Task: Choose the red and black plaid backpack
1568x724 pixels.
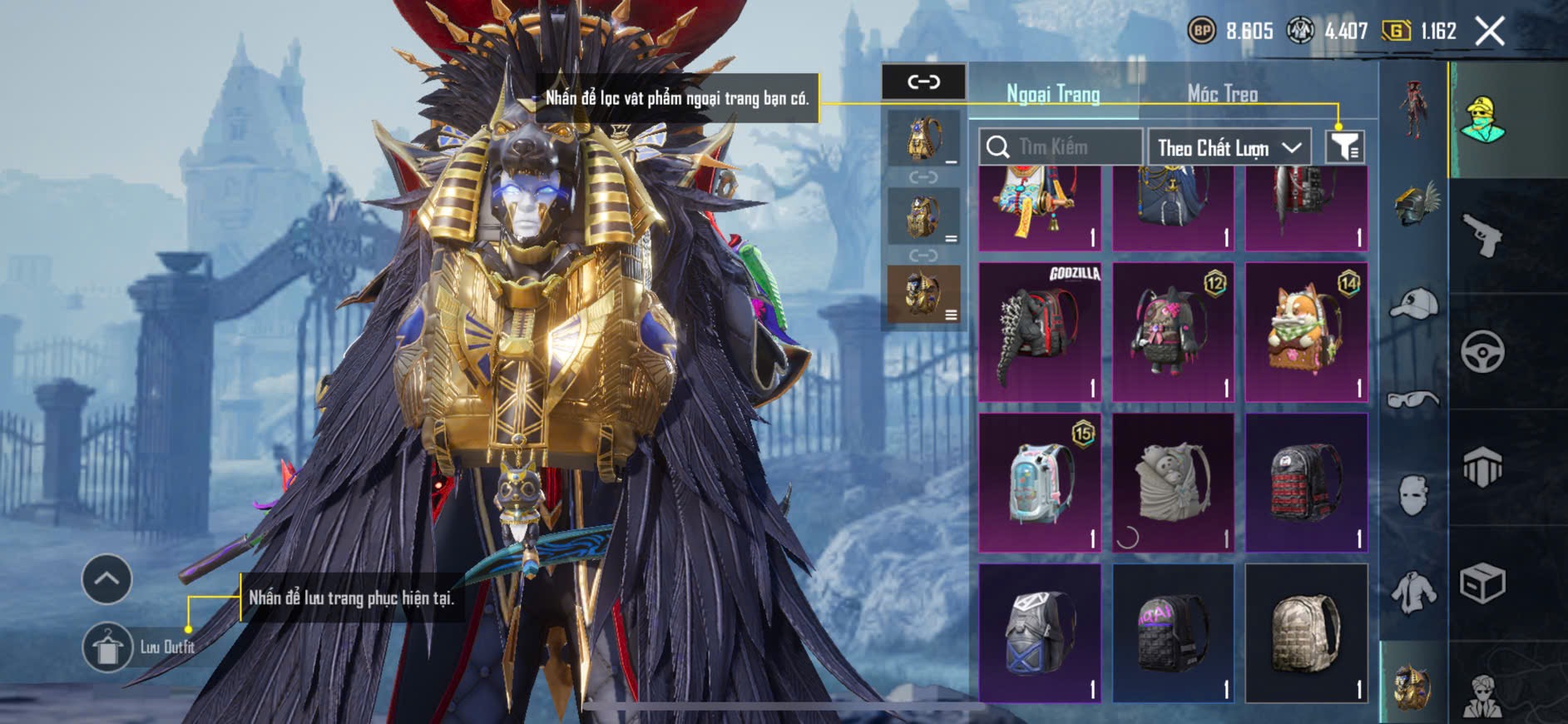Action: coord(1306,483)
